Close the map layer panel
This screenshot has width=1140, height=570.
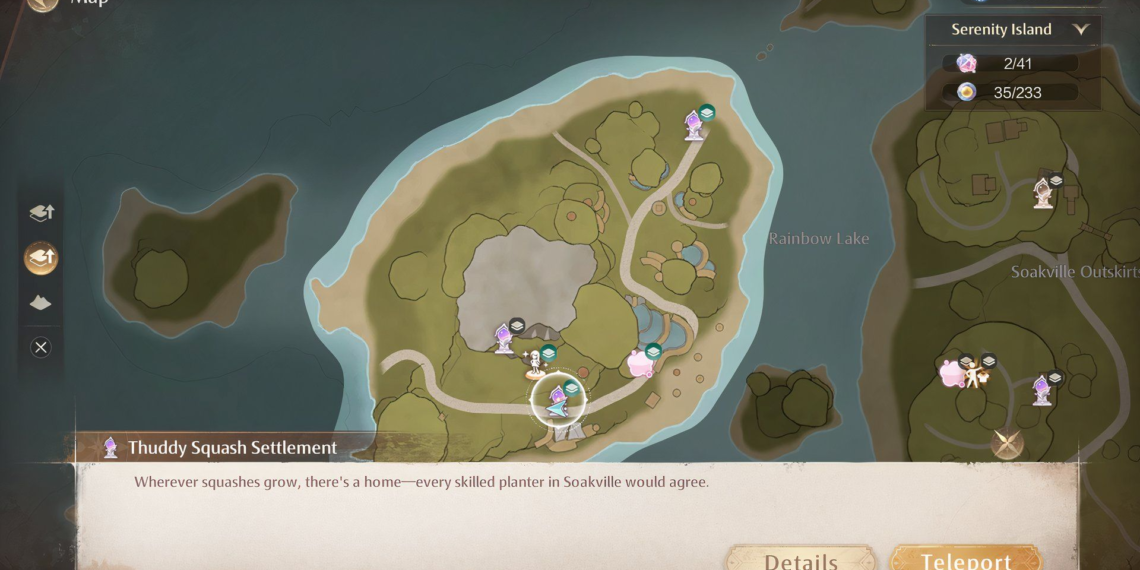coord(41,347)
